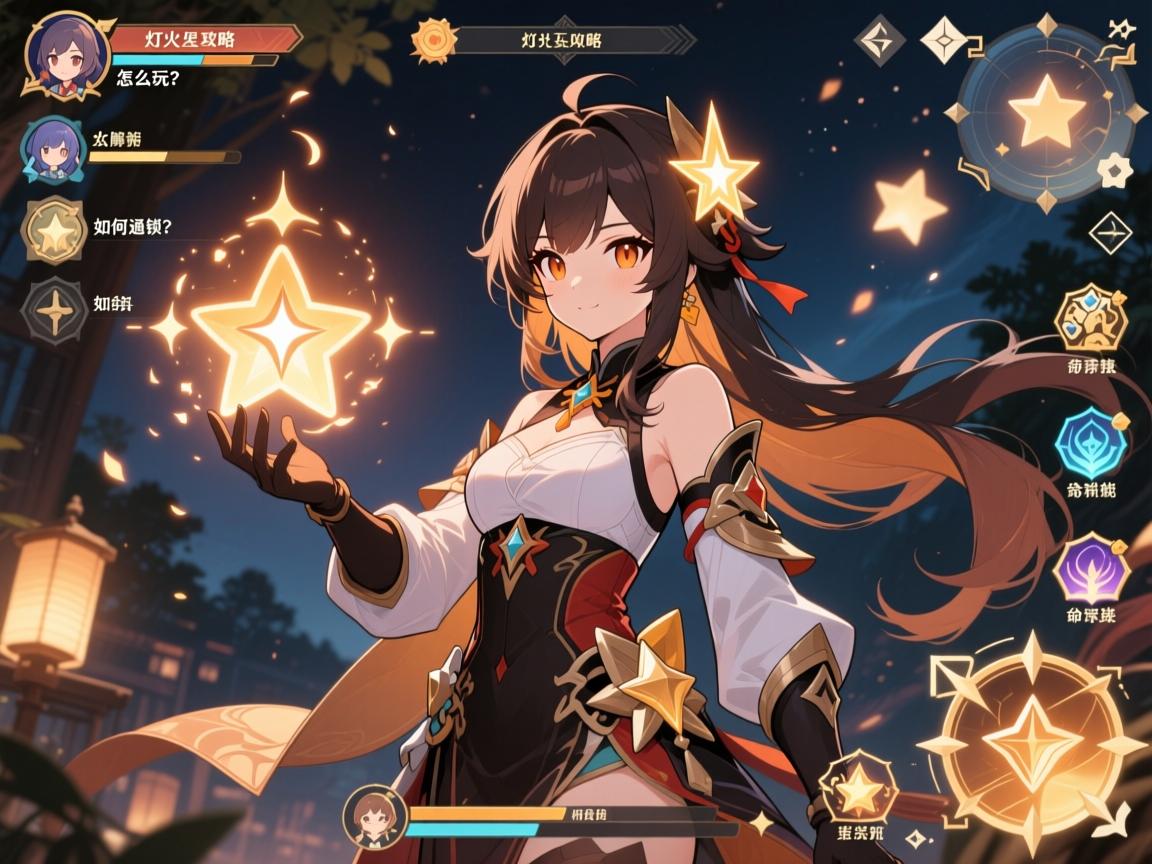Activate the large golden star compass button
The height and width of the screenshot is (864, 1152).
1033,741
